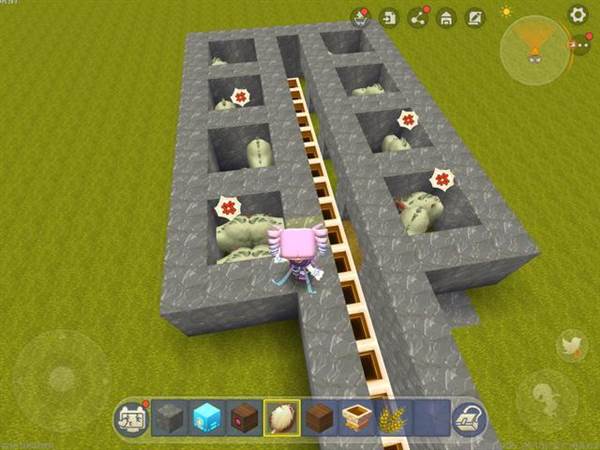The width and height of the screenshot is (600, 450).
Task: Select the wooden hopper box slot
Action: [x=354, y=420]
